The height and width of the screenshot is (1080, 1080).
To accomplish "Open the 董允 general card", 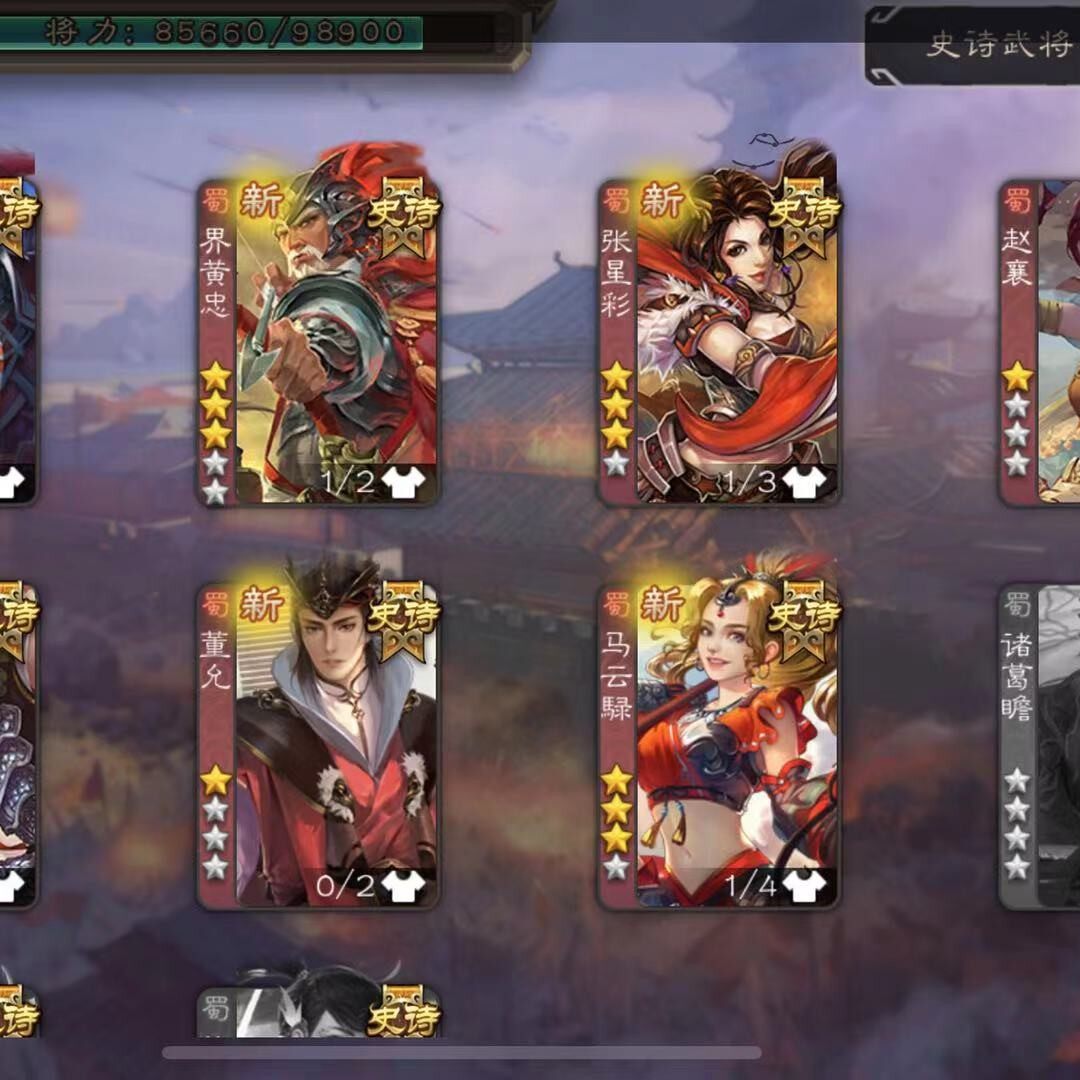I will tap(318, 745).
